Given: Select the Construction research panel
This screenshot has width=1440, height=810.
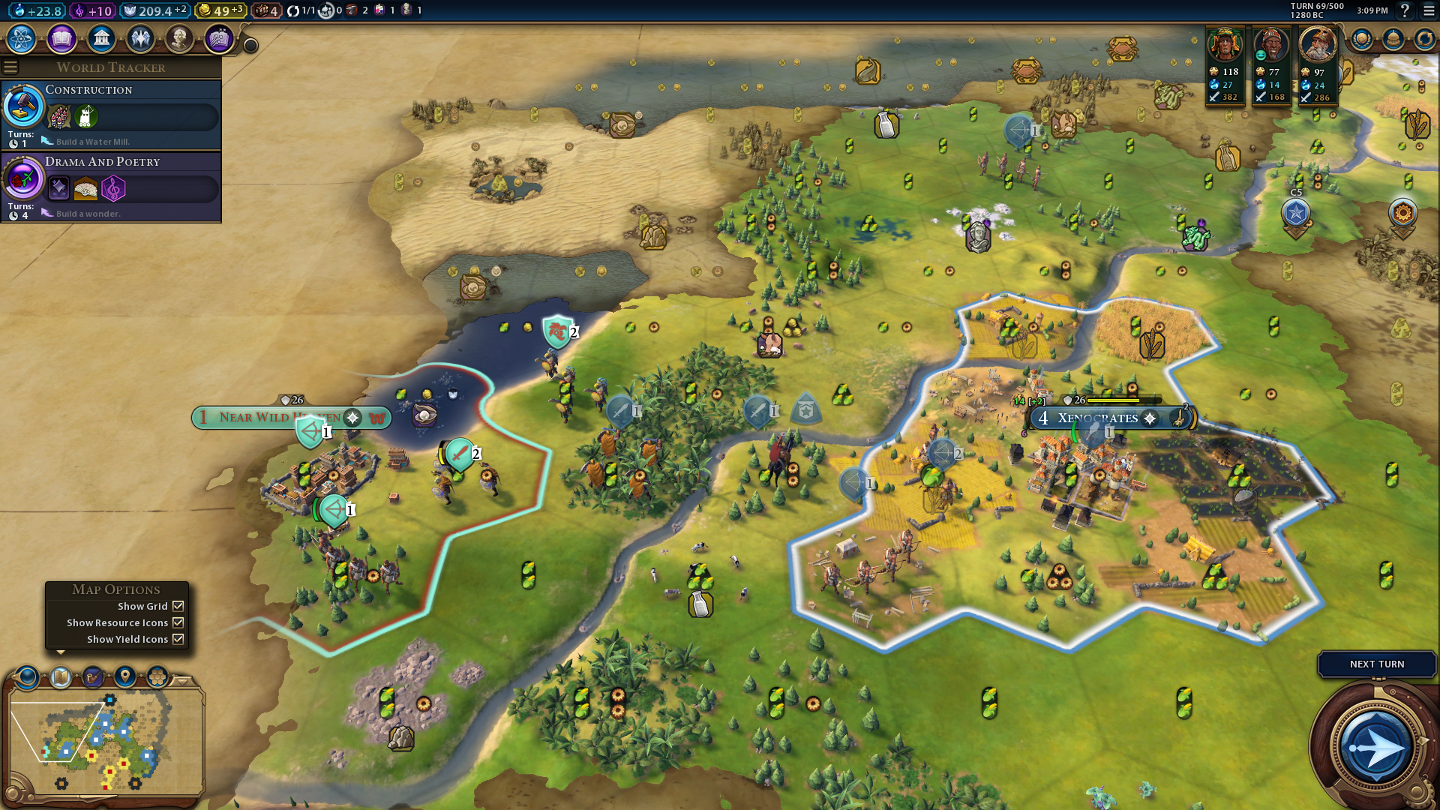Looking at the screenshot, I should point(110,115).
